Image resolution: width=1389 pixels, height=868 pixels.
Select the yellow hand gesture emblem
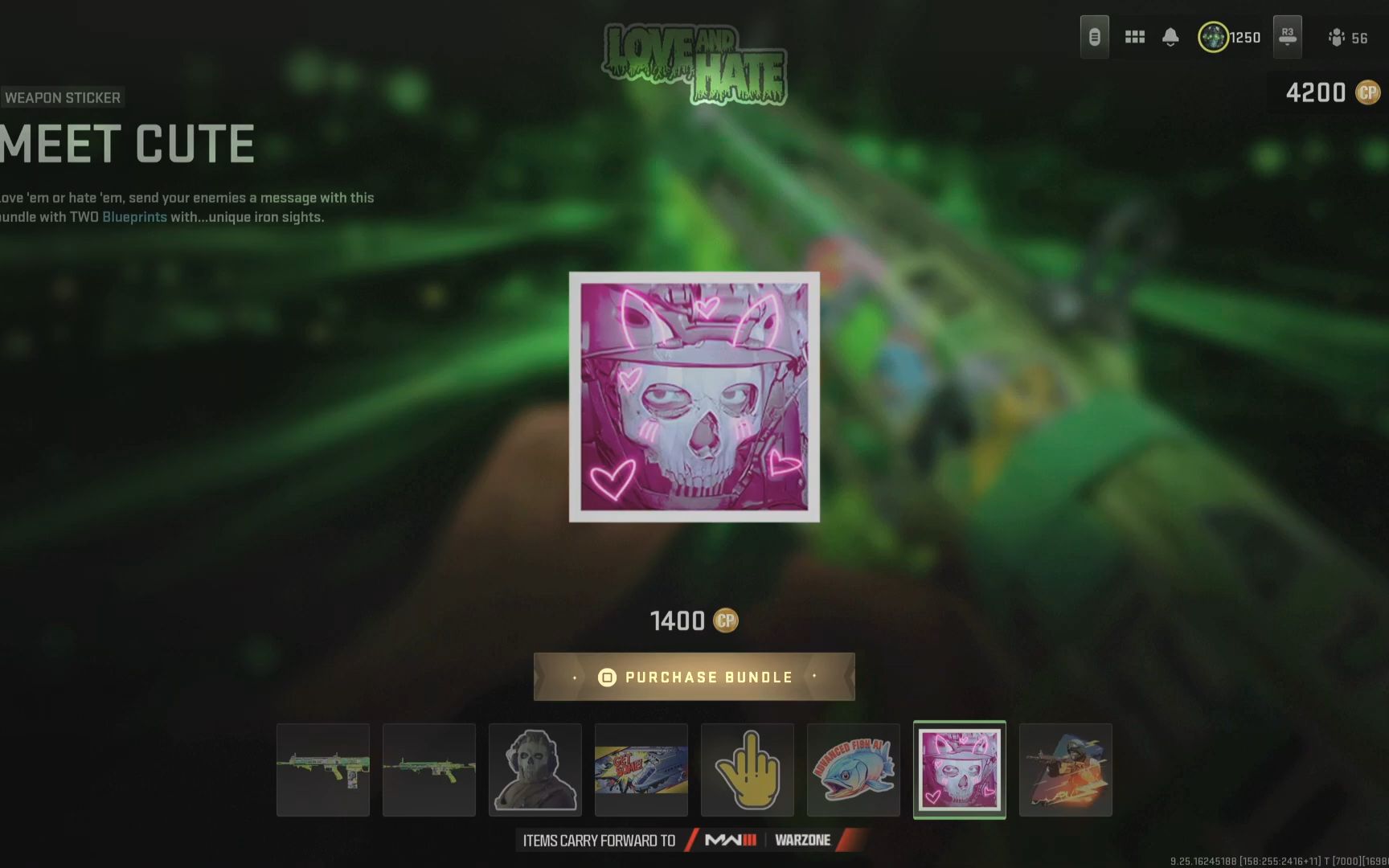748,770
